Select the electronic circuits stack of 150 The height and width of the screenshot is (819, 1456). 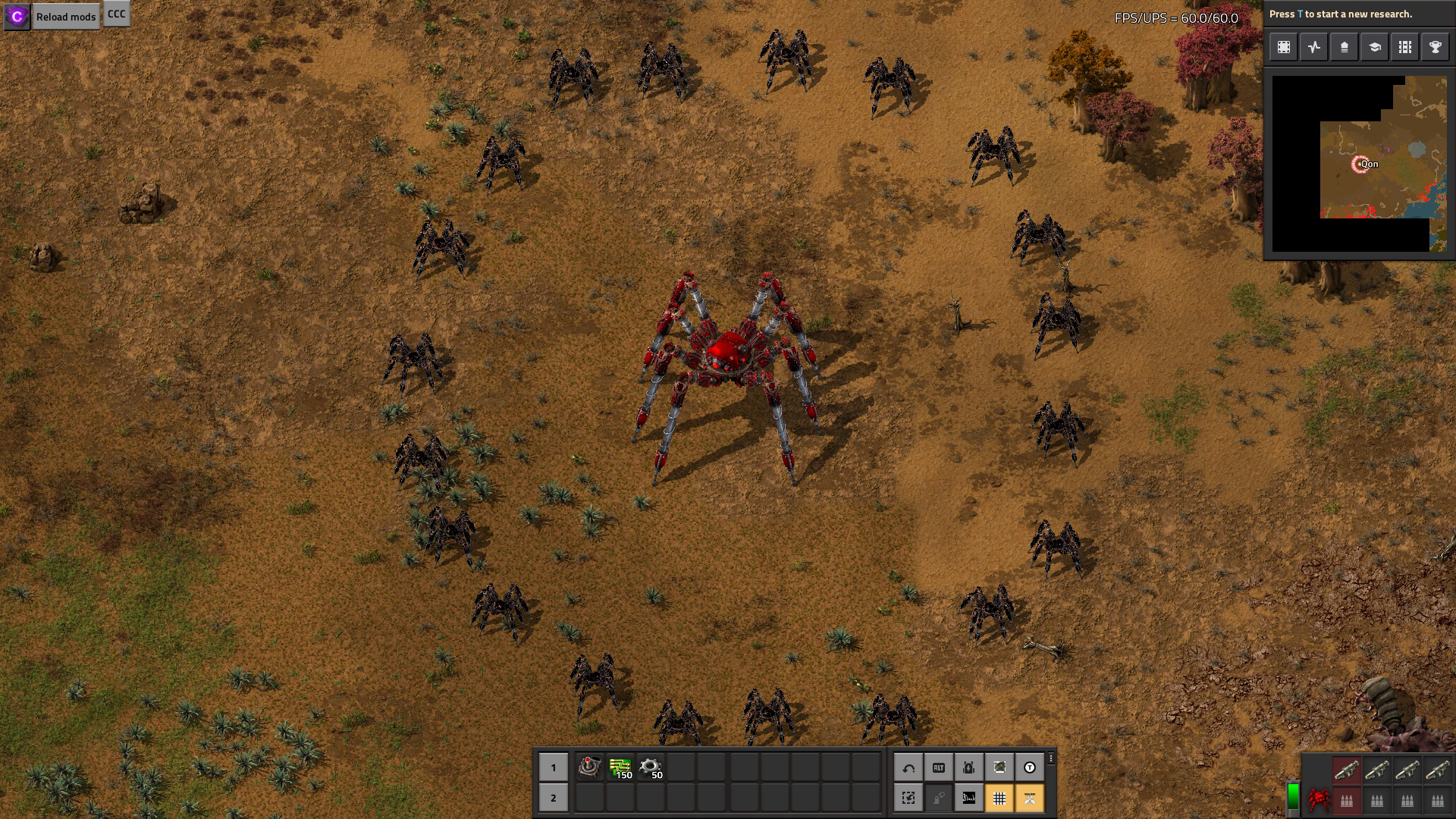coord(620,767)
